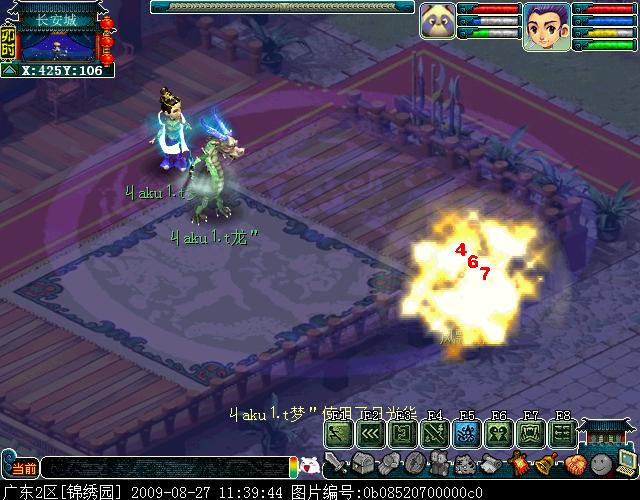Image resolution: width=640 pixels, height=500 pixels.
Task: Click the sword attack icon
Action: (335, 464)
